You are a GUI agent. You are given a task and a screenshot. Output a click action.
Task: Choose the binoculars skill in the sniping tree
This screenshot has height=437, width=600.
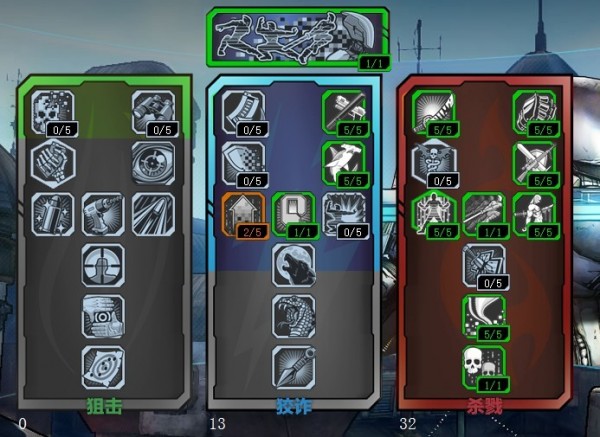tap(154, 110)
